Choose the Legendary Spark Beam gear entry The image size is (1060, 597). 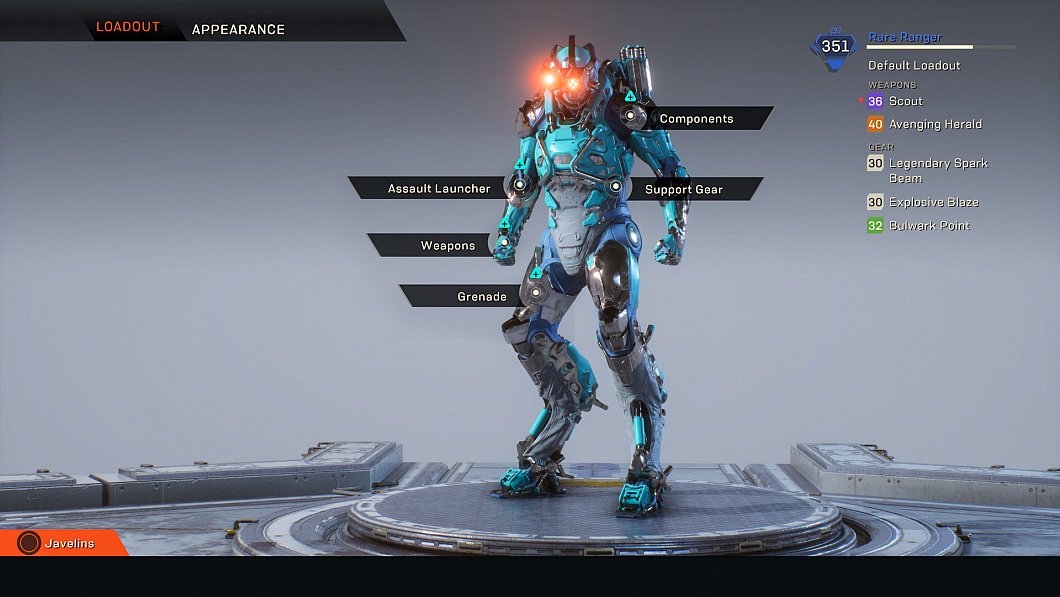point(938,170)
